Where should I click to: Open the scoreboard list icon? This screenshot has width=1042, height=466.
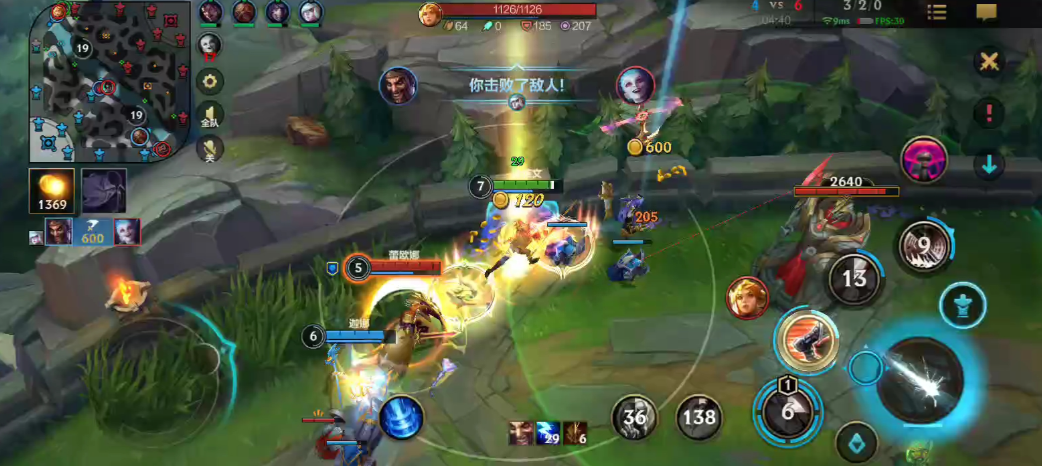click(937, 12)
